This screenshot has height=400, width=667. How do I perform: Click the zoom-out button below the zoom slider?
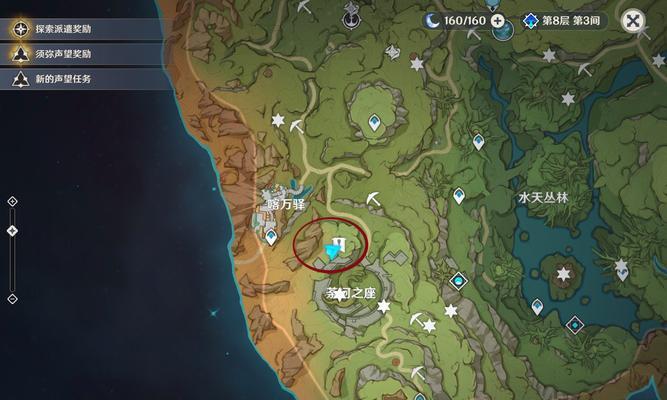pyautogui.click(x=12, y=298)
